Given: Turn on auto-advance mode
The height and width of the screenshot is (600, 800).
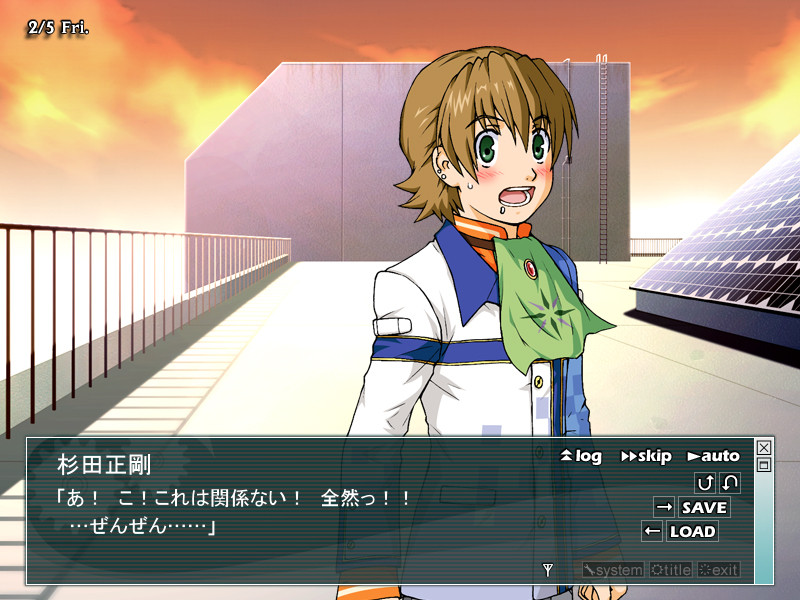Looking at the screenshot, I should tap(713, 456).
